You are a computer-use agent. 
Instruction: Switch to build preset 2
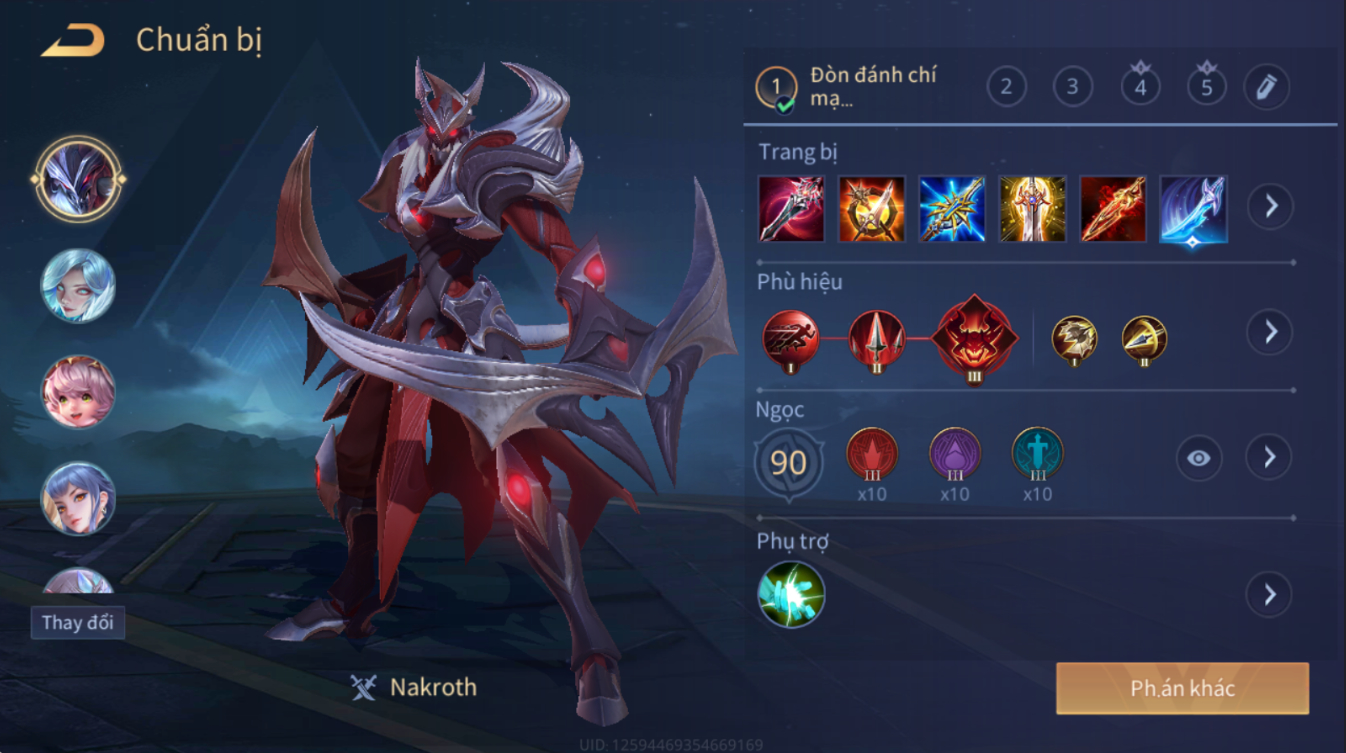coord(1006,87)
